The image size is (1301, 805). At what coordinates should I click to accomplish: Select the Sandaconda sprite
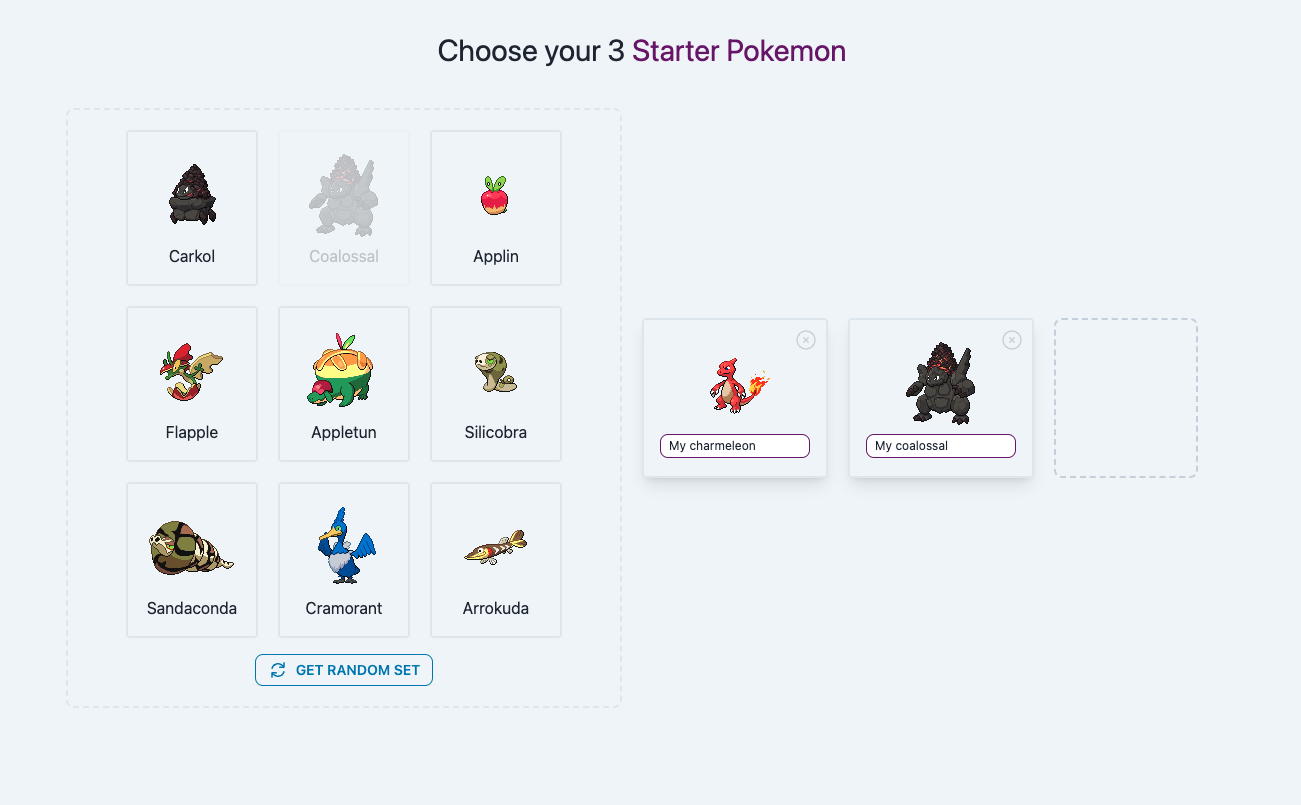(192, 546)
